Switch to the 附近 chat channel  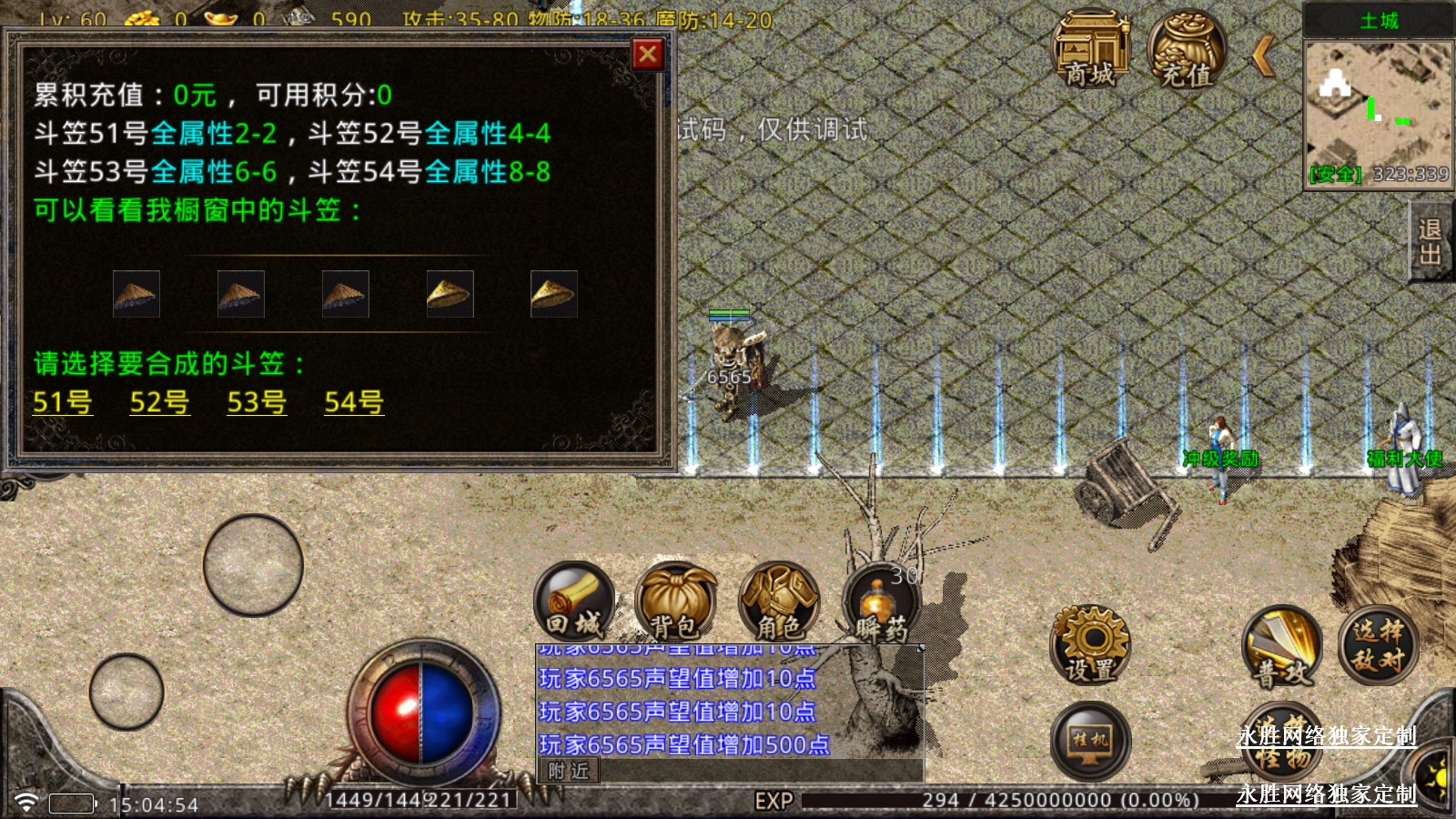(x=569, y=771)
